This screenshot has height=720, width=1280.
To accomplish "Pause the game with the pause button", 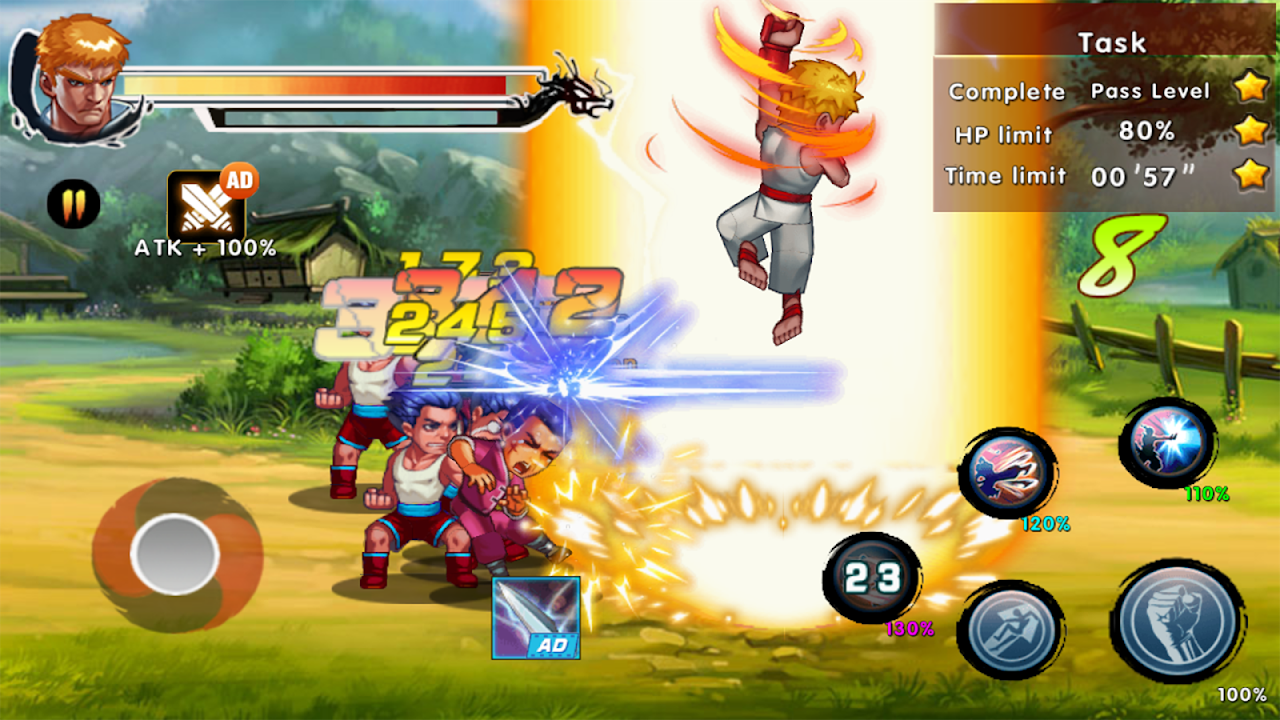I will (73, 205).
